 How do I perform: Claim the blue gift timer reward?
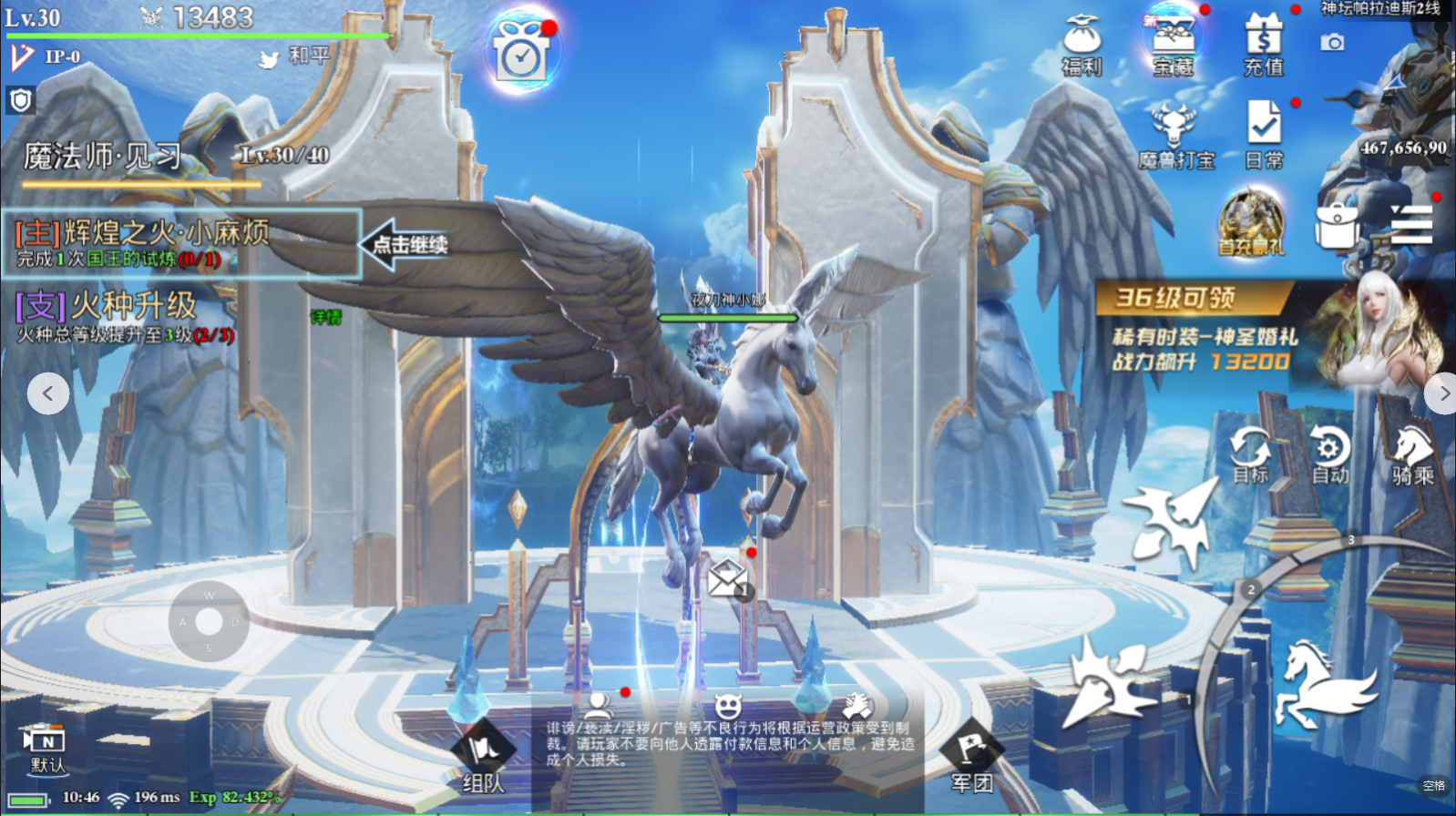[521, 53]
